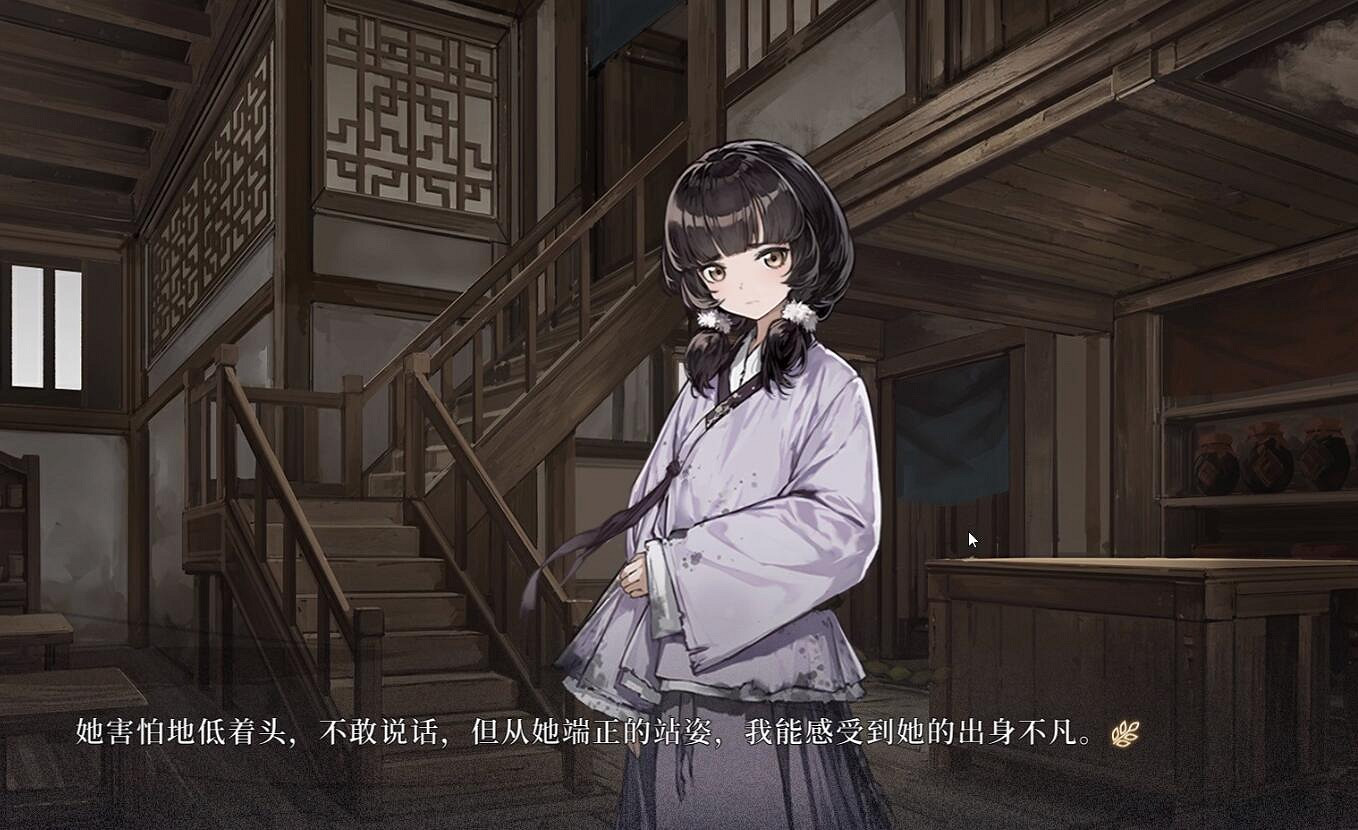Click the yellow gourds beside the counter
Image resolution: width=1358 pixels, height=830 pixels.
[x=902, y=674]
